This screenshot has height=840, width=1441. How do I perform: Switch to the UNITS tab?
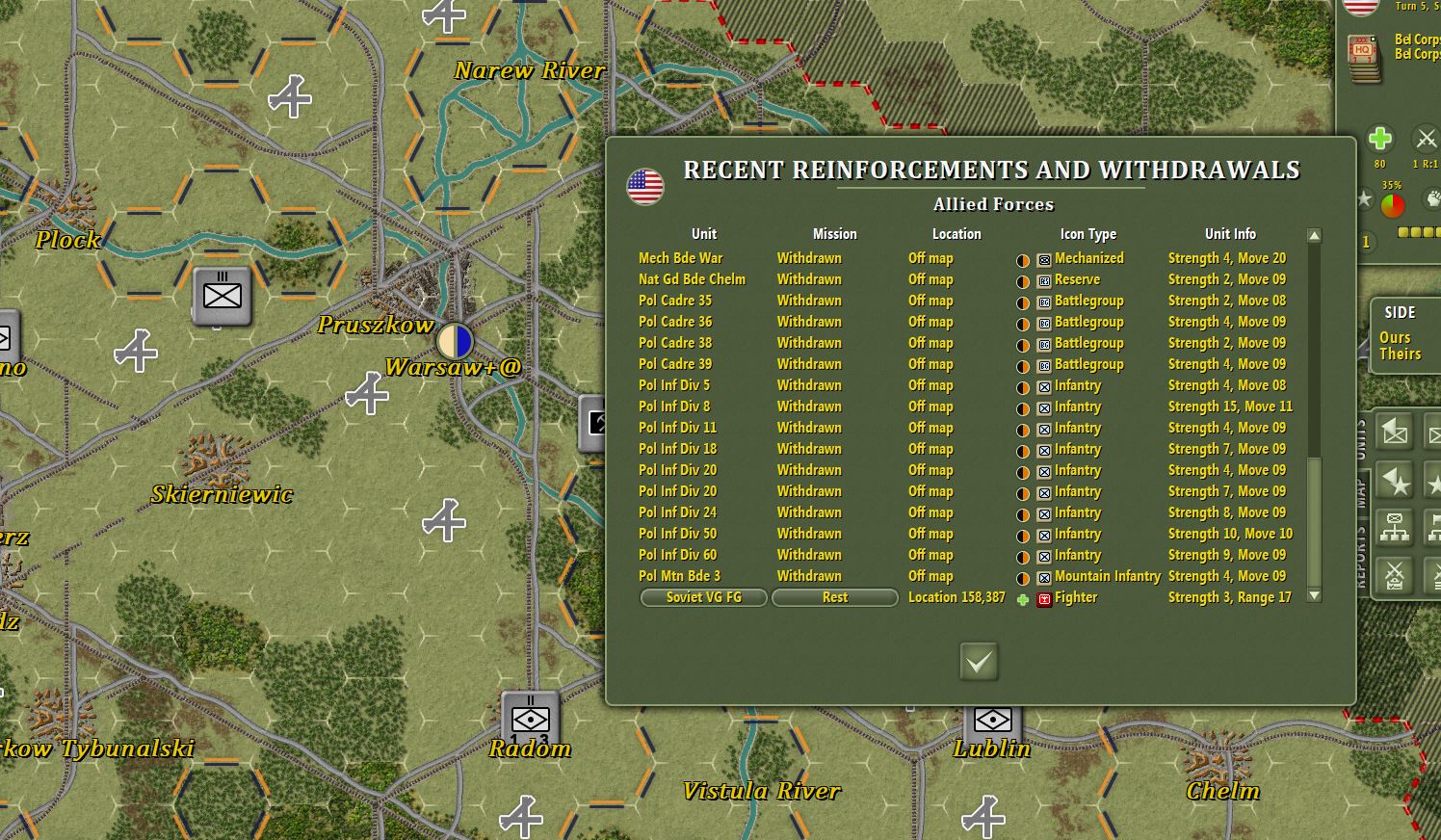tap(1361, 433)
